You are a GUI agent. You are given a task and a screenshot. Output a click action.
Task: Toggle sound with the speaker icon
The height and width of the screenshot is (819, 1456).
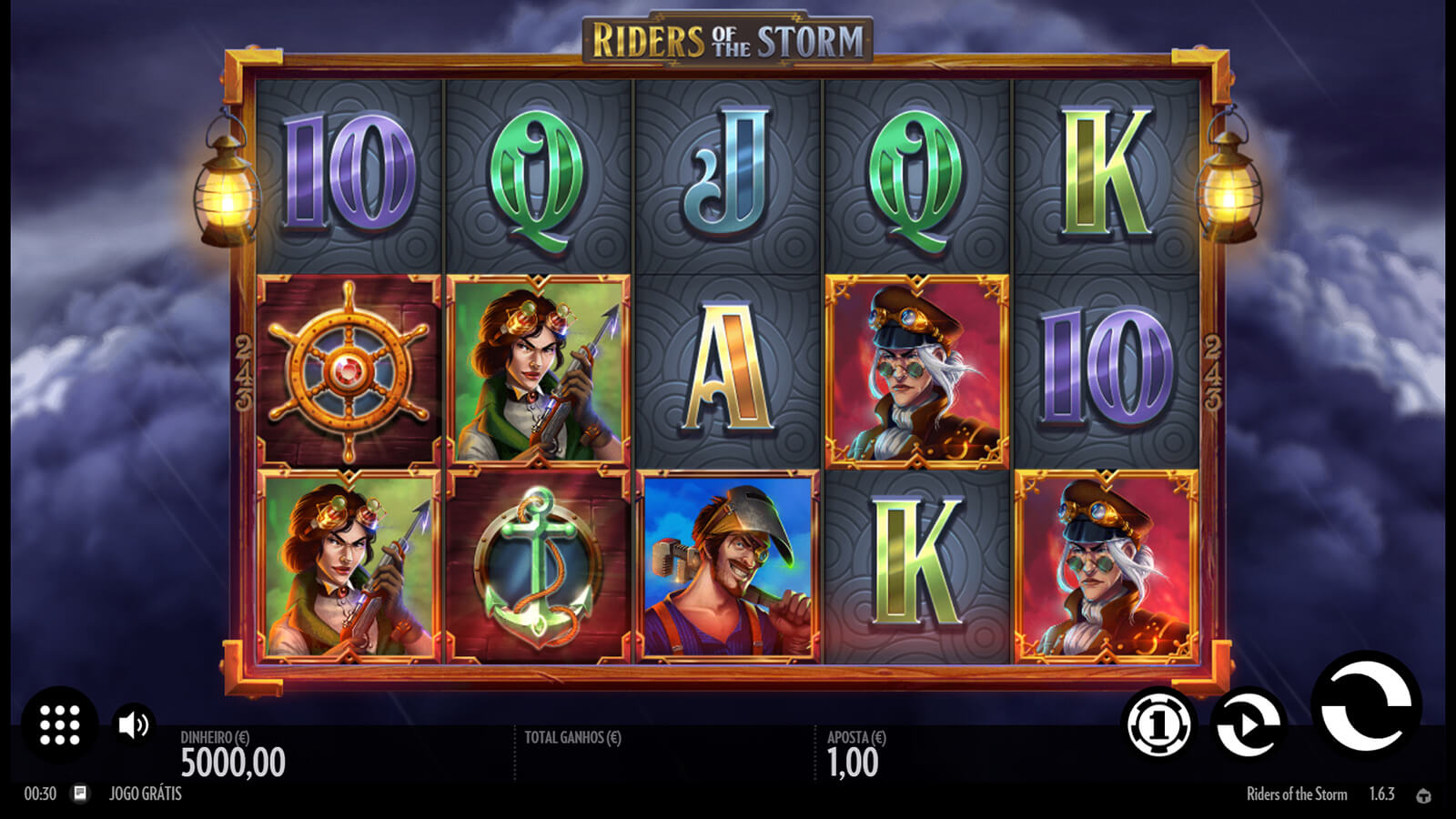[x=134, y=724]
